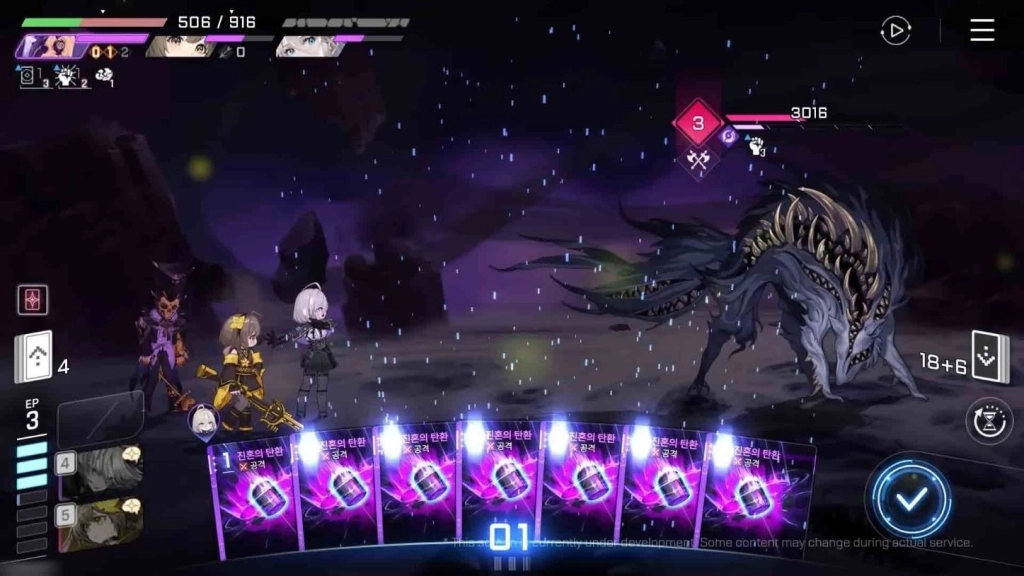The image size is (1024, 576).
Task: Open the hamburger menu
Action: pyautogui.click(x=982, y=30)
